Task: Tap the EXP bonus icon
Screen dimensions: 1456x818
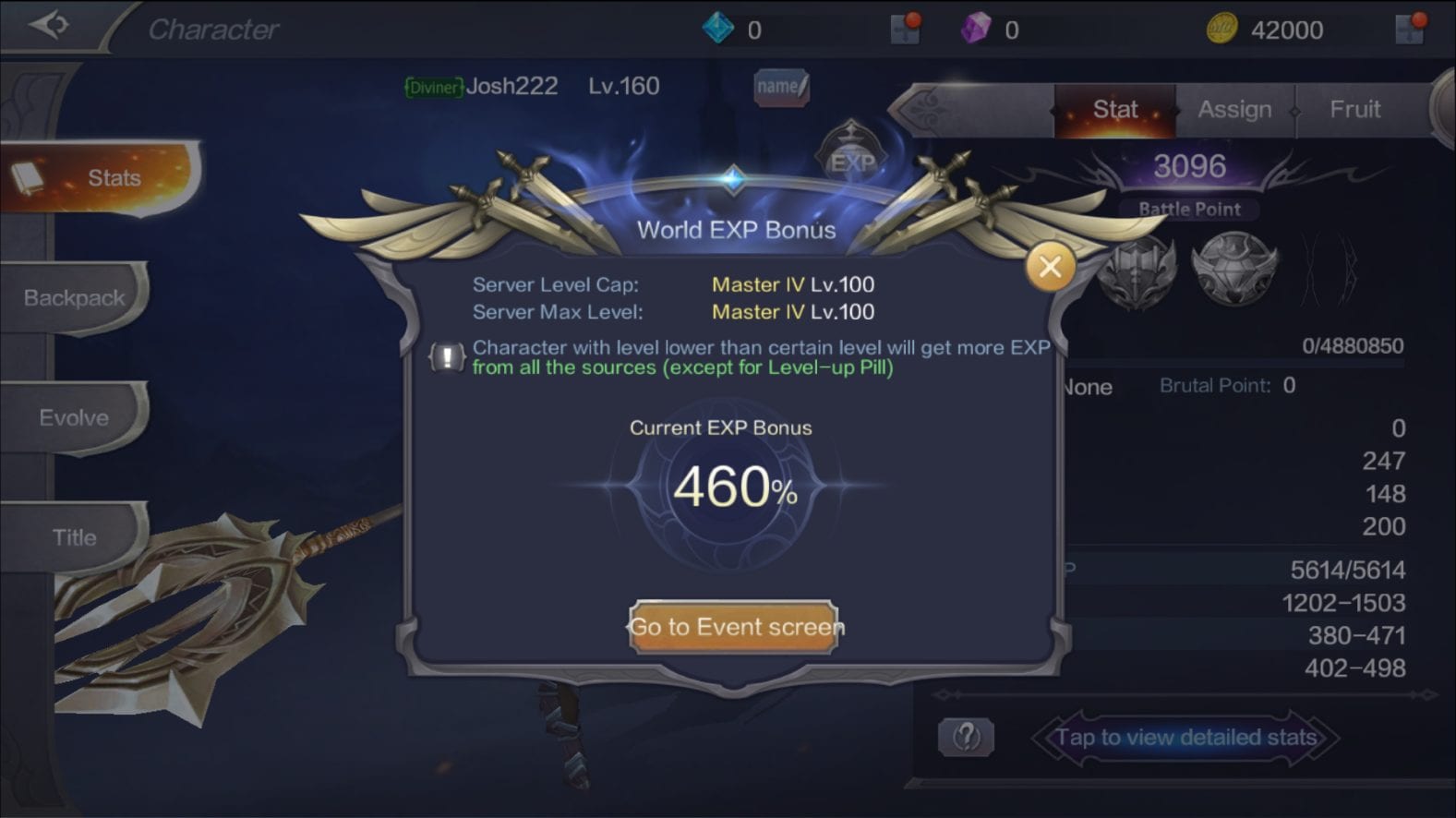Action: (x=851, y=159)
